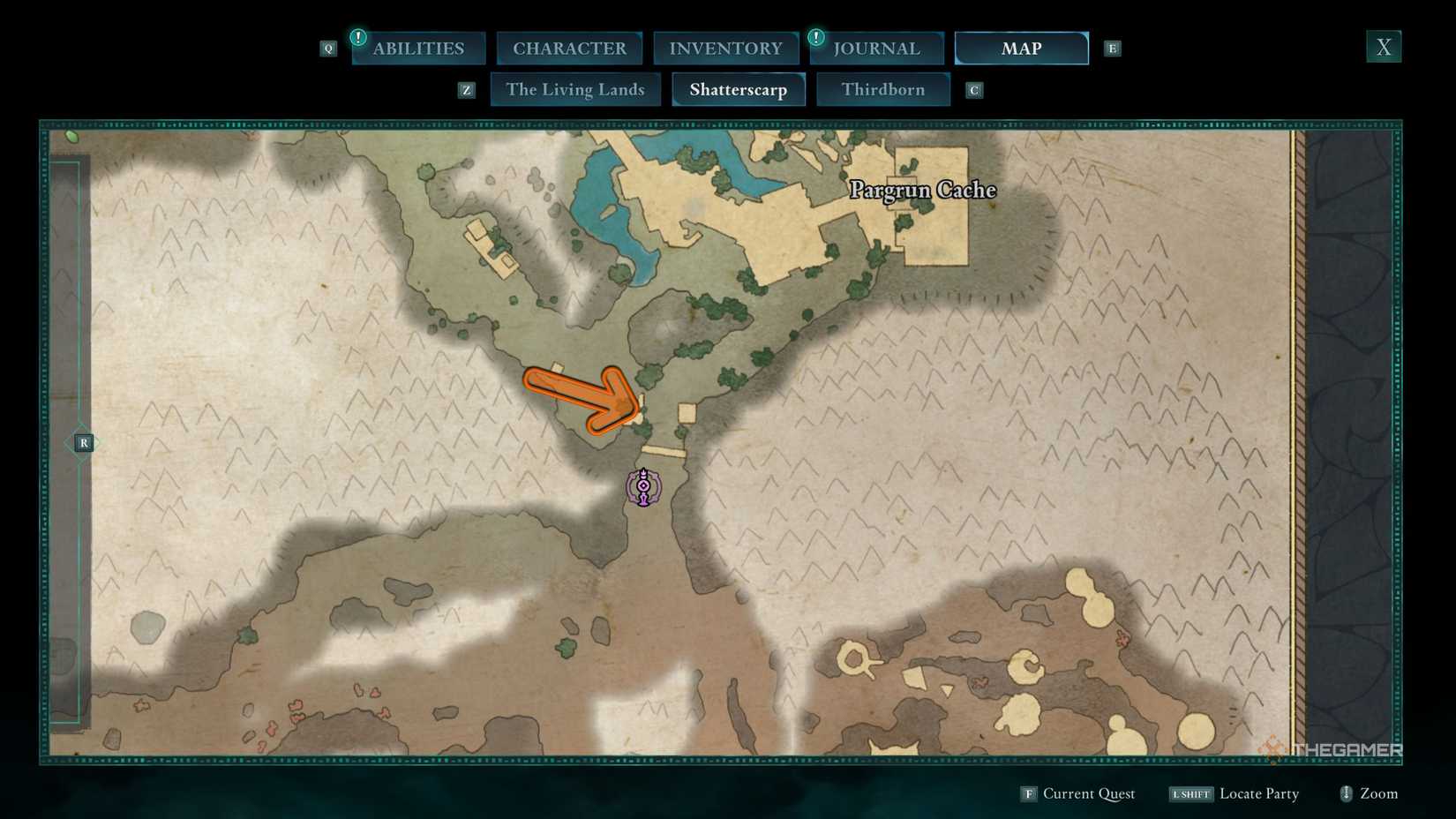Open the Character tab

(570, 48)
